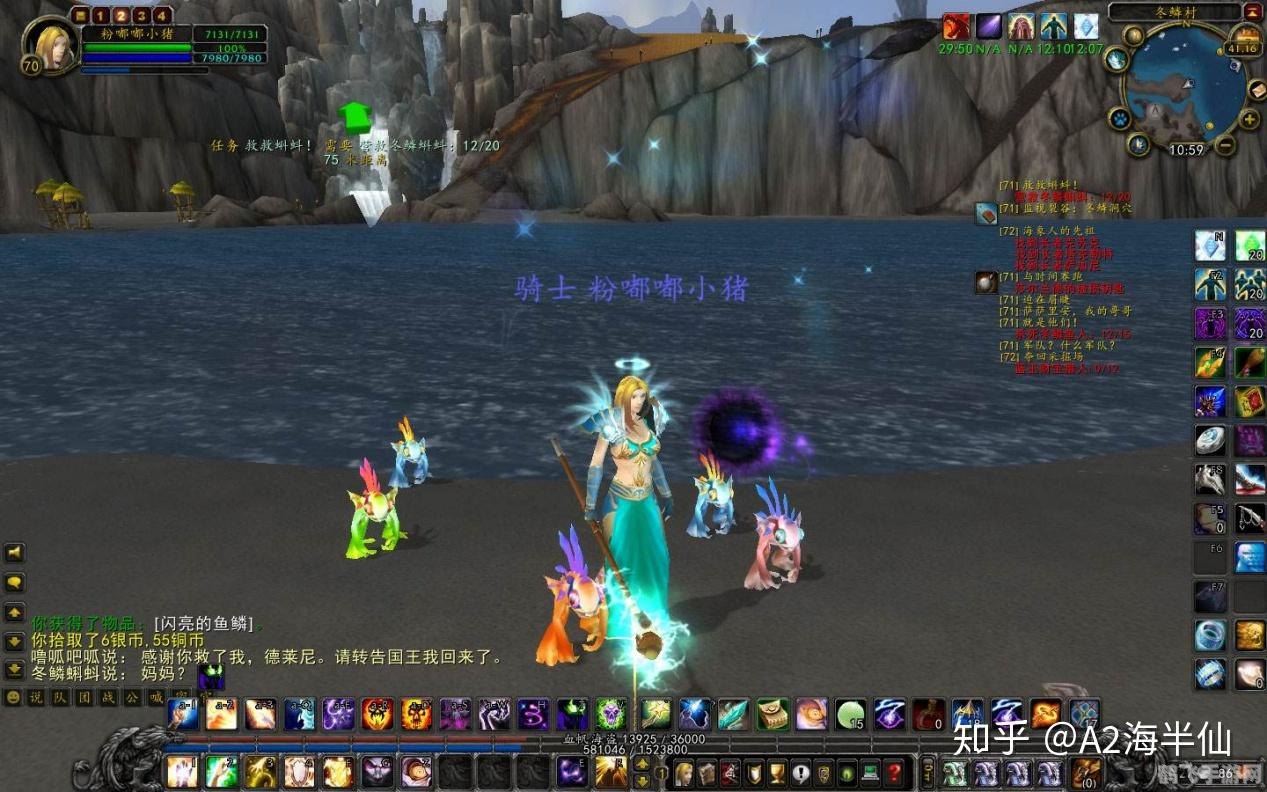
Task: Click the 说 chat channel button
Action: tap(35, 697)
